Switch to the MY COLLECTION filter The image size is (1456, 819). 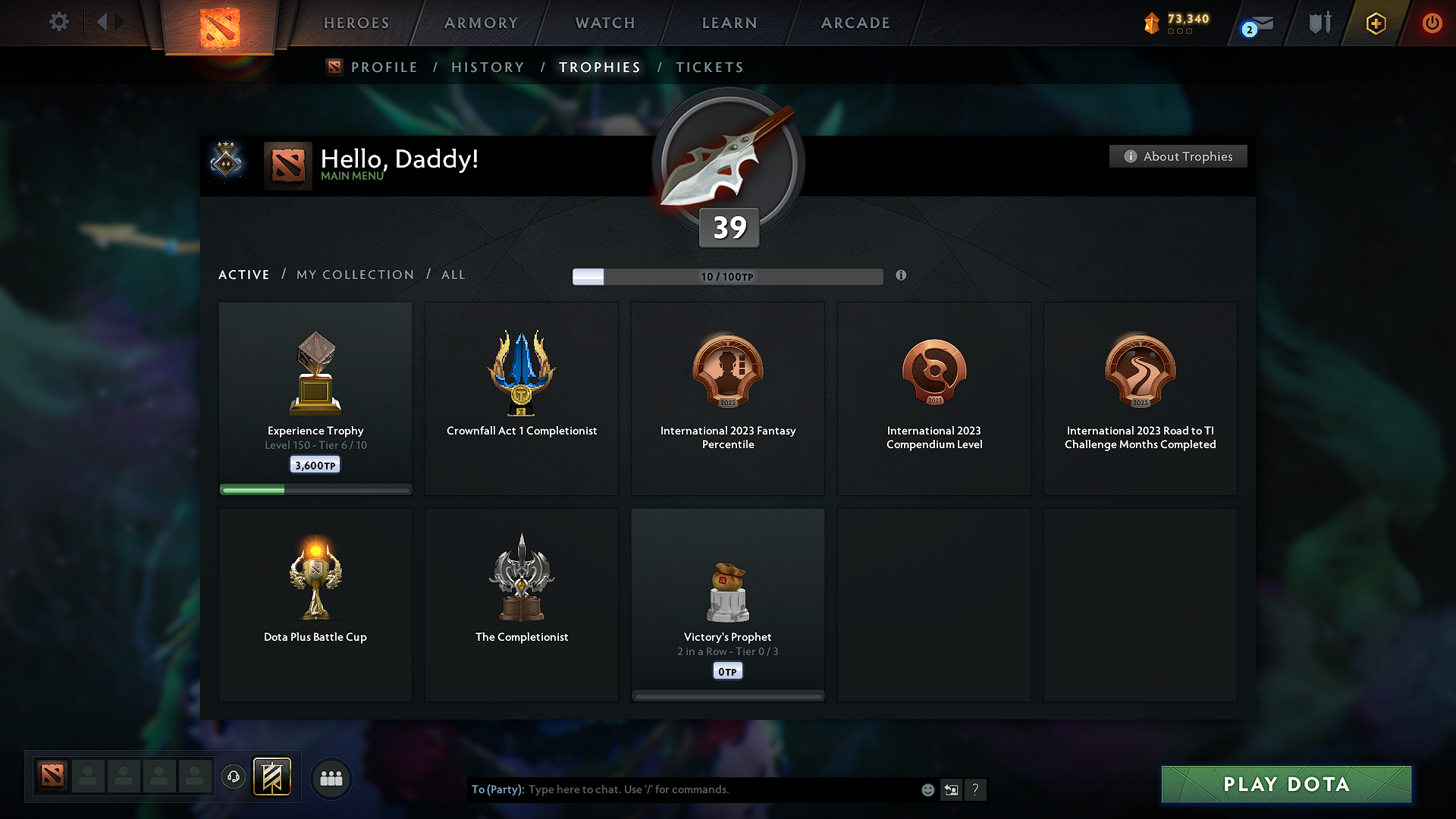(x=354, y=275)
